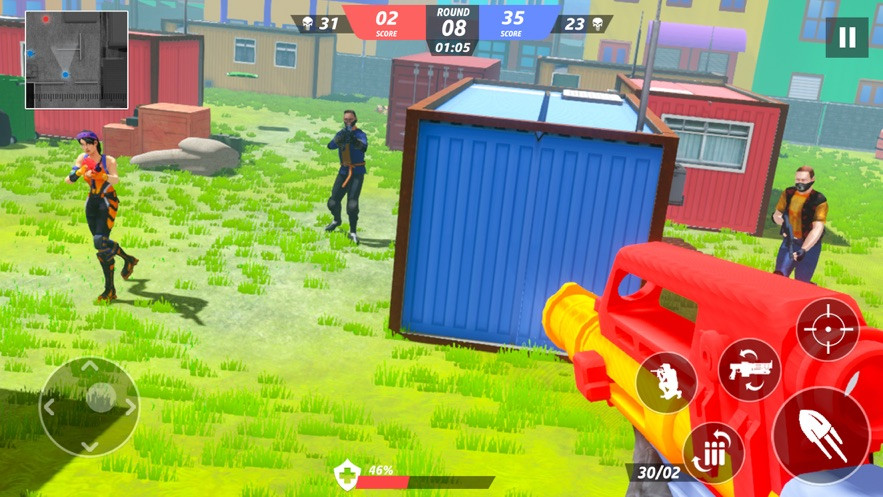Toggle crouch with the kneeling soldier icon
Screen dimensions: 883x497
[666, 382]
